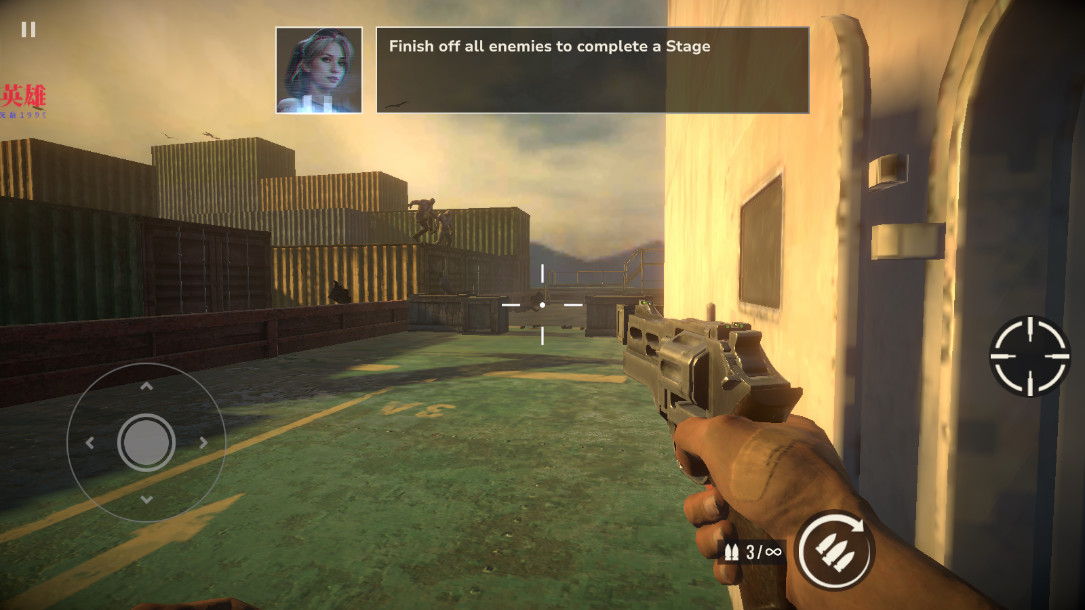Dismiss the "Finish off all enemies" tutorial message

[592, 70]
